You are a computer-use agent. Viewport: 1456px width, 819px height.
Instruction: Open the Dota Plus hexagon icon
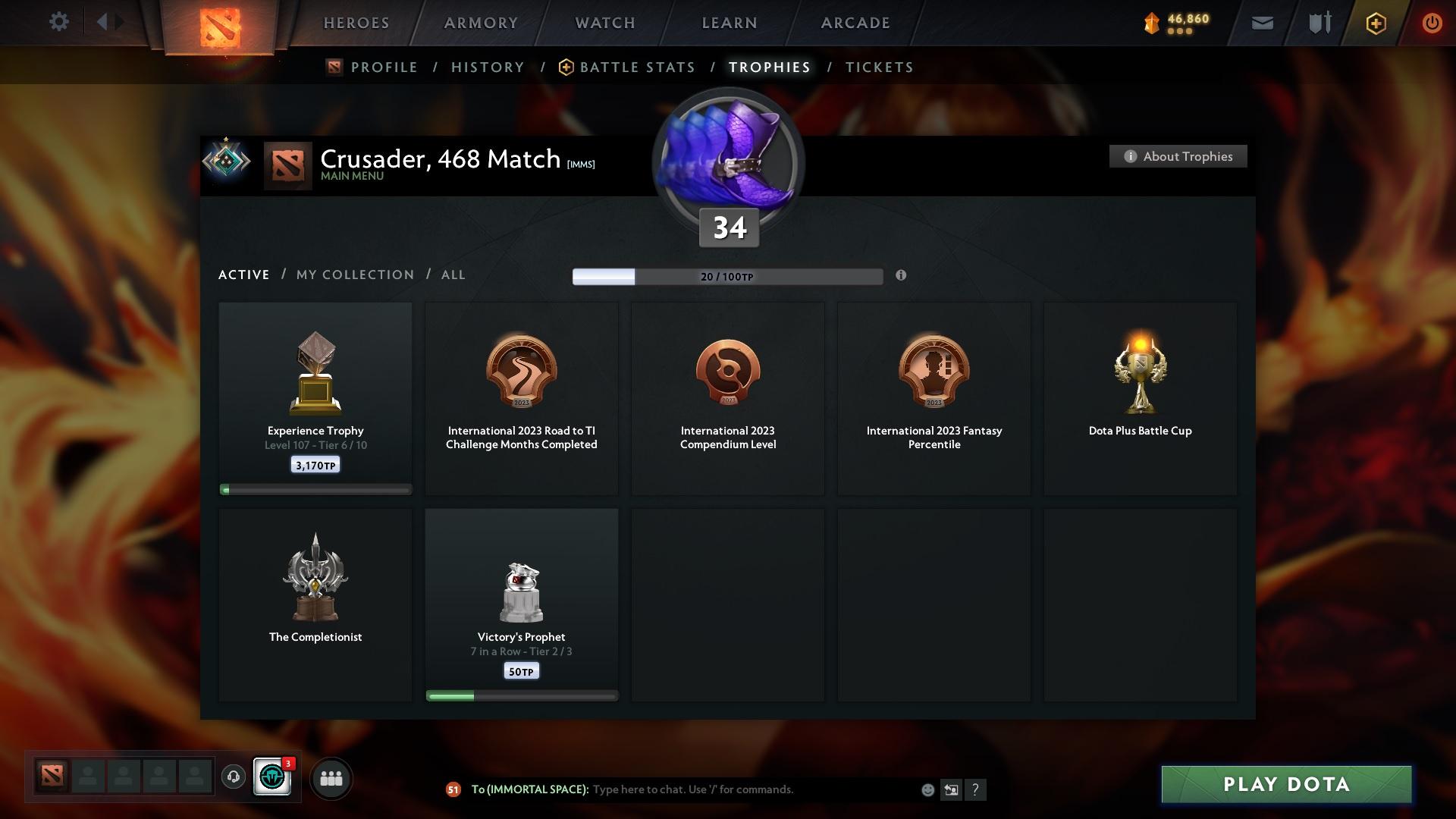pos(1375,23)
